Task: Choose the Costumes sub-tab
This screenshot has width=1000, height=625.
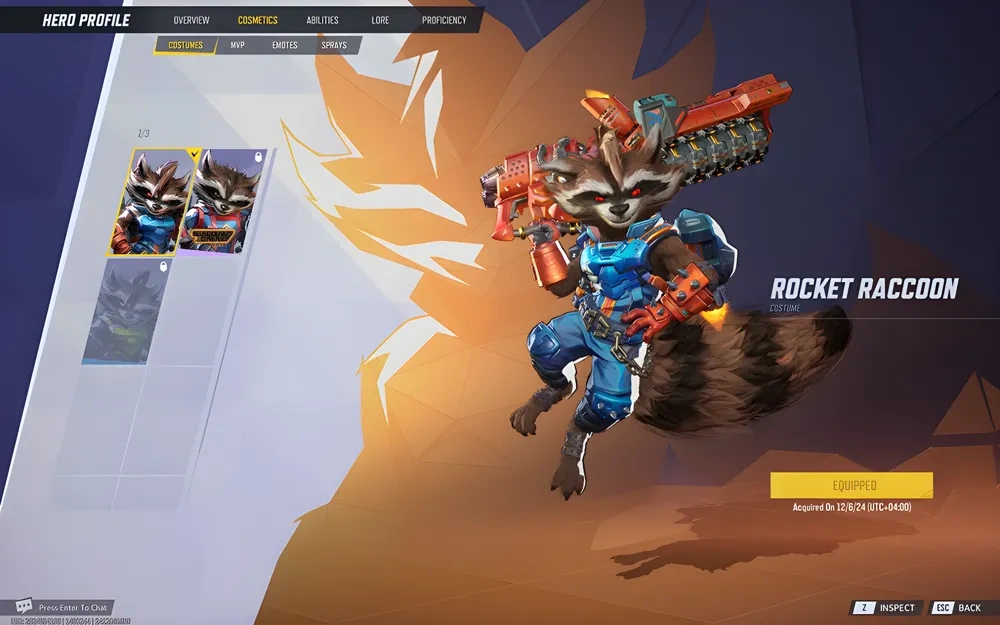Action: point(185,45)
